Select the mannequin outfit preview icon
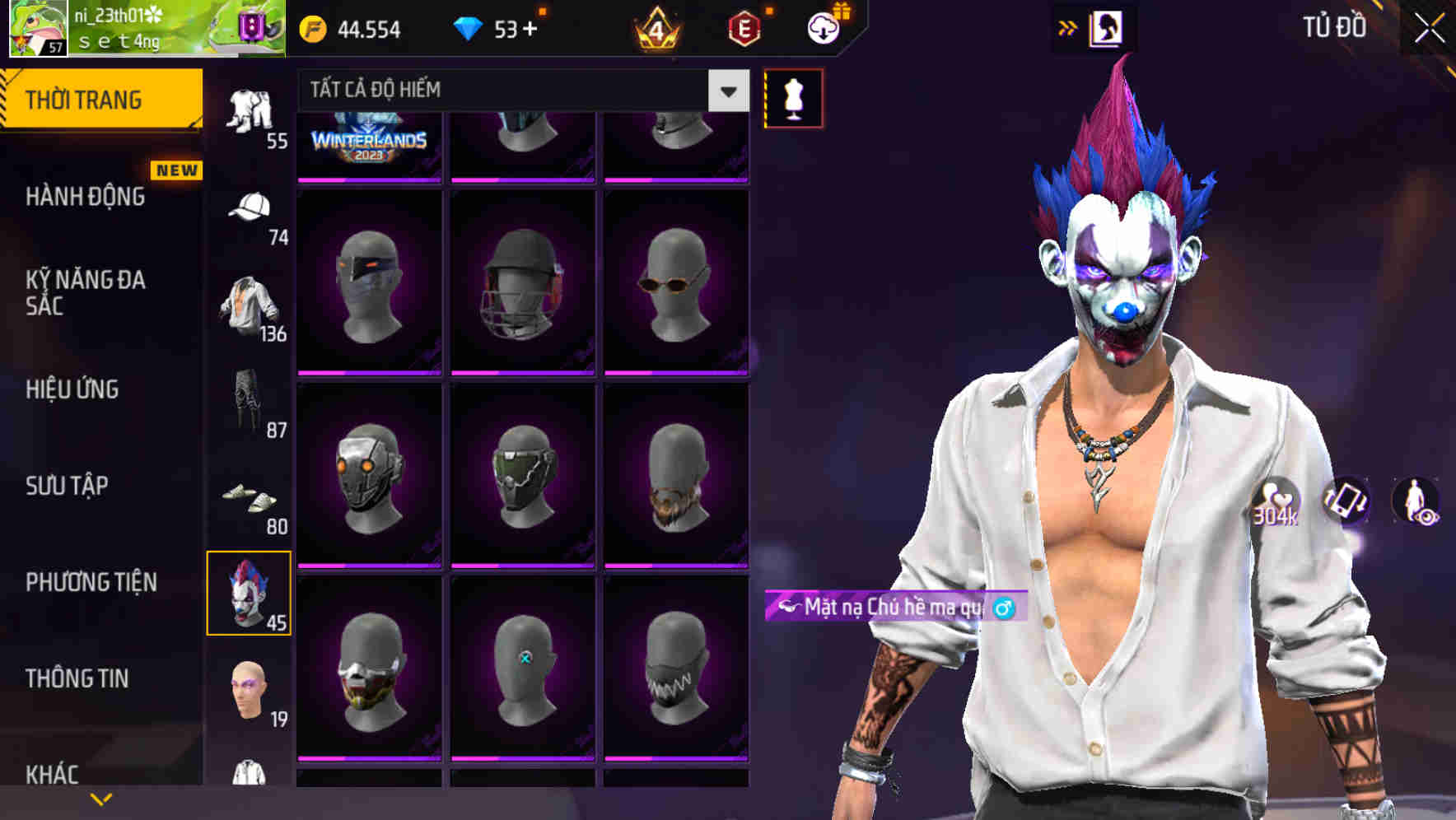Screen dimensions: 1456x820 pyautogui.click(x=793, y=96)
